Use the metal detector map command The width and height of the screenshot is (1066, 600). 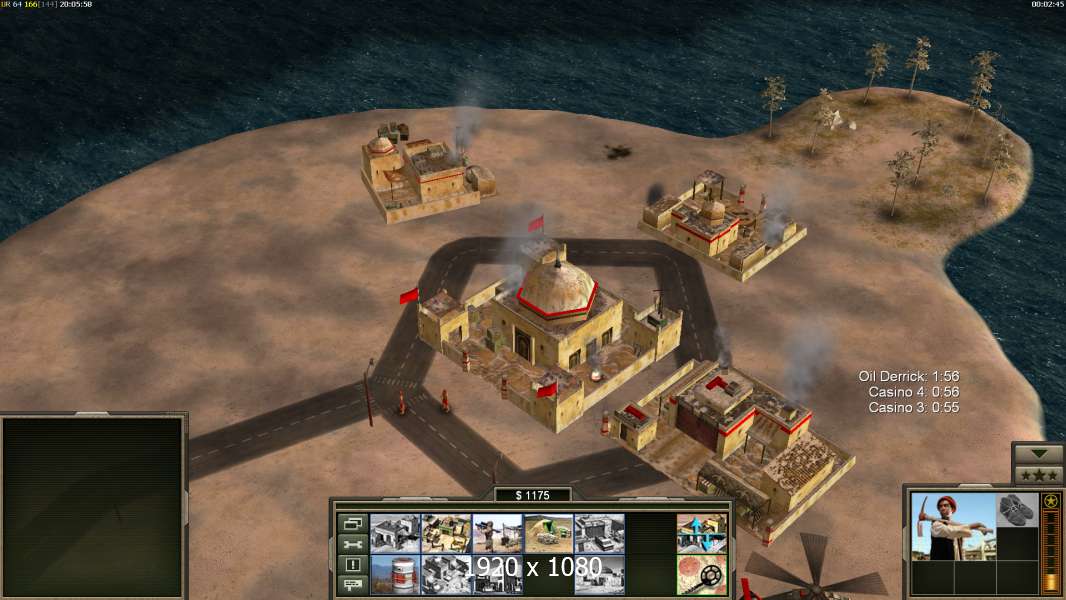pyautogui.click(x=701, y=574)
